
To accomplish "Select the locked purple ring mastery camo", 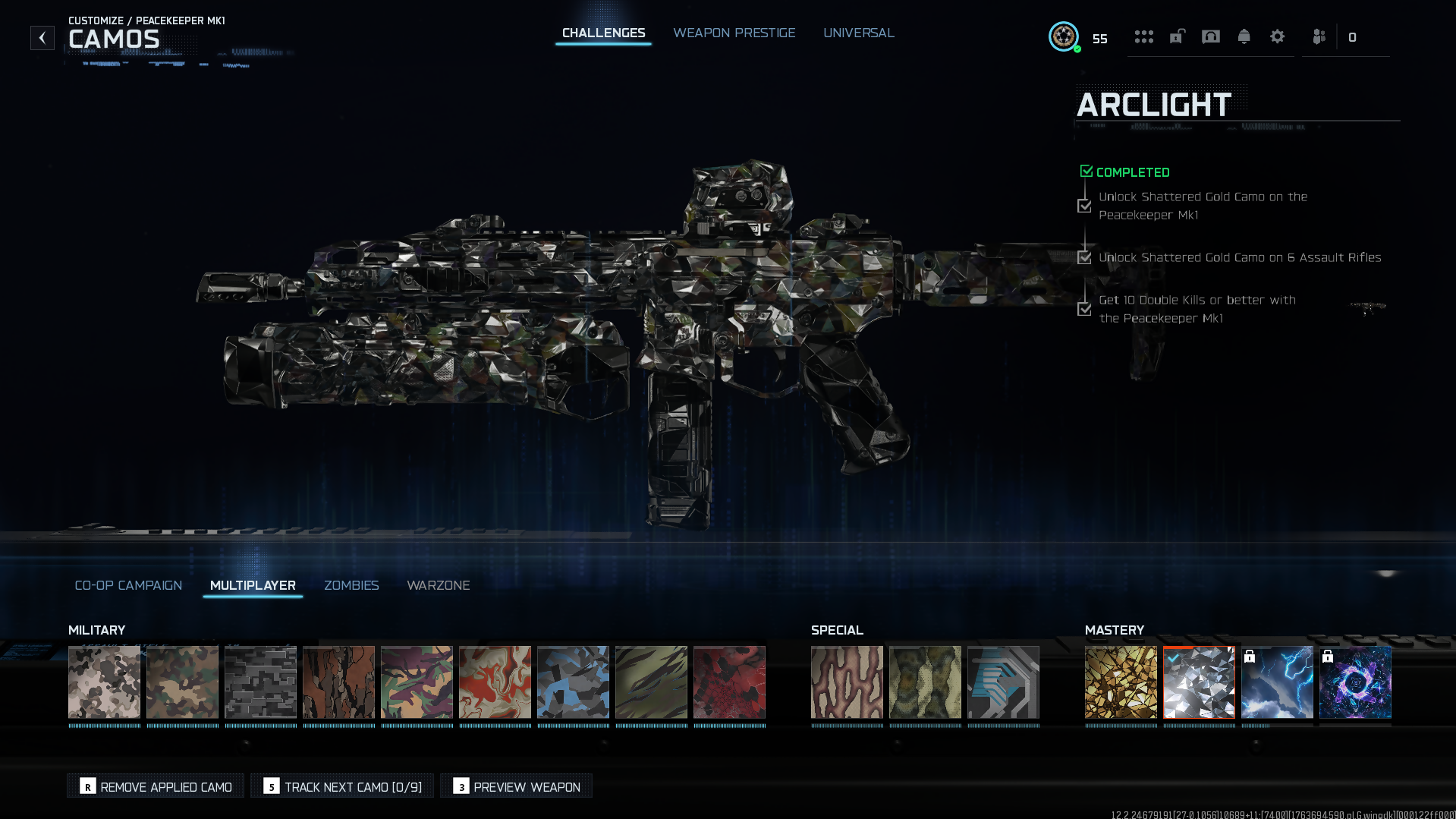I will click(x=1355, y=682).
